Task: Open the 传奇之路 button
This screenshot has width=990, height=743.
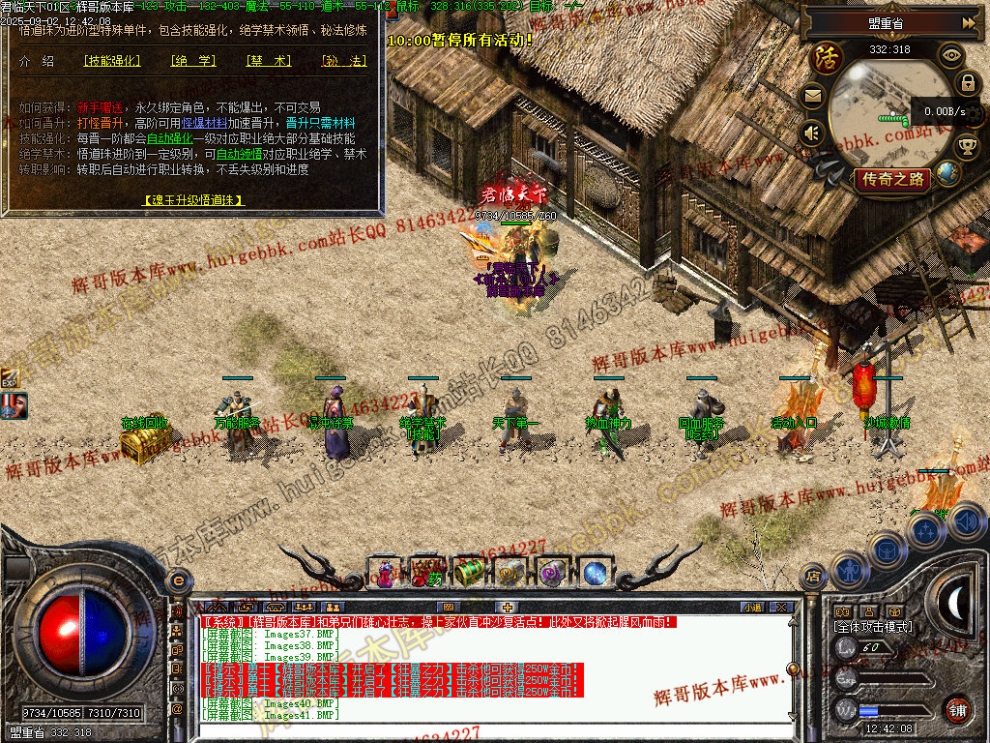Action: click(891, 180)
